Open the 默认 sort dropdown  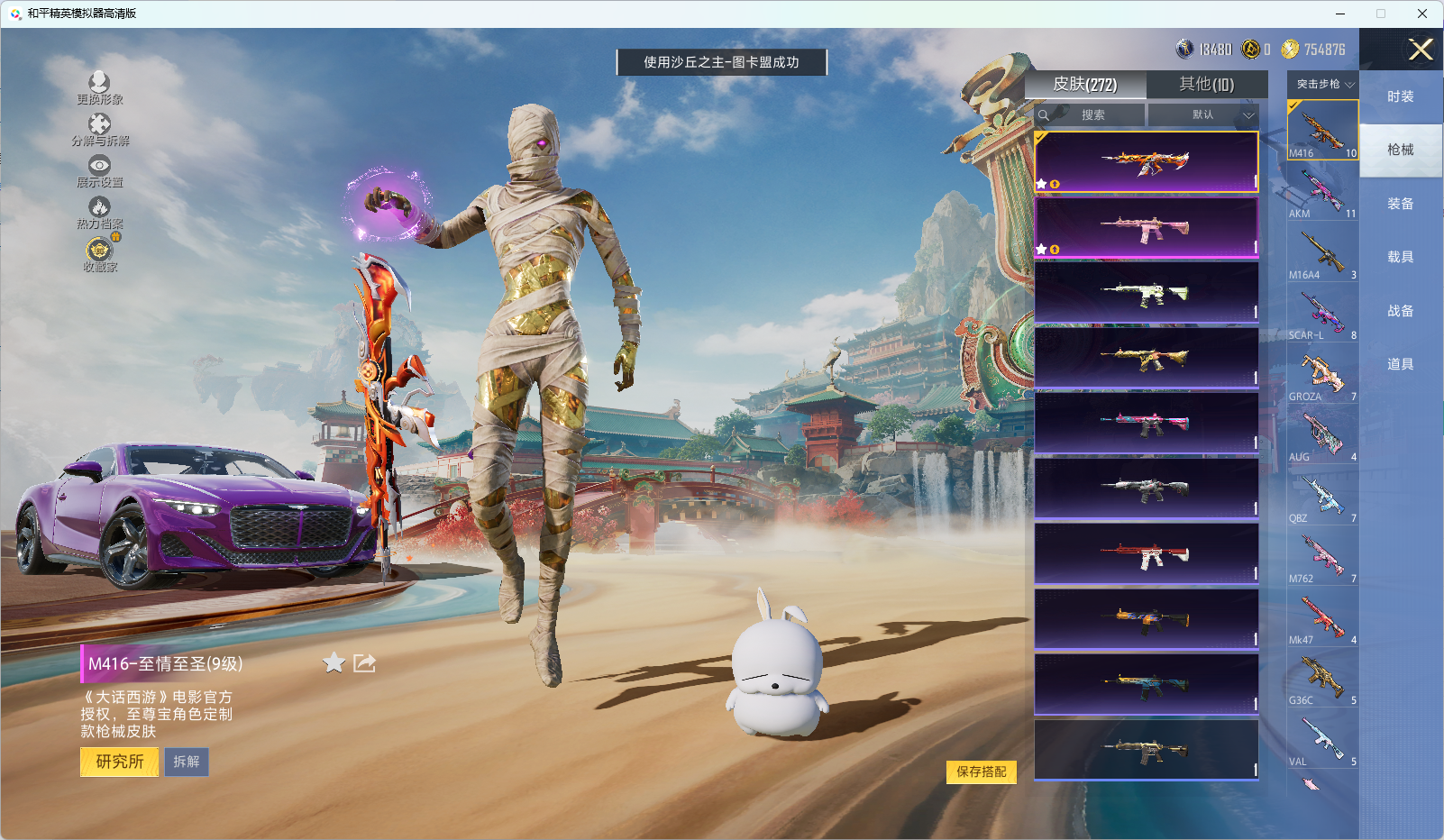coord(1202,115)
